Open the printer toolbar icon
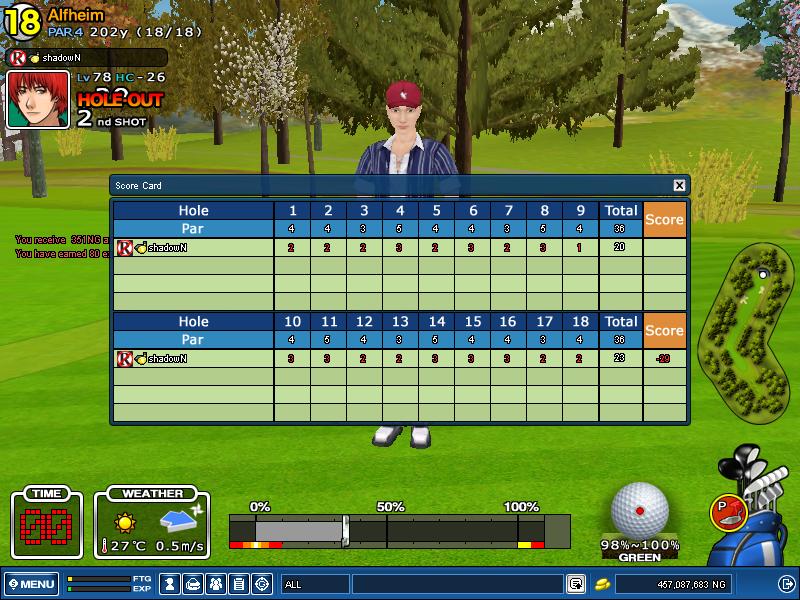The width and height of the screenshot is (800, 600). 193,583
